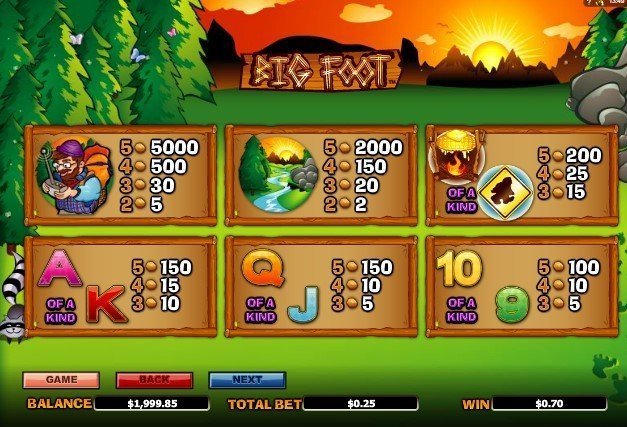627x427 pixels.
Task: Return to the game with GAME button
Action: [x=61, y=380]
